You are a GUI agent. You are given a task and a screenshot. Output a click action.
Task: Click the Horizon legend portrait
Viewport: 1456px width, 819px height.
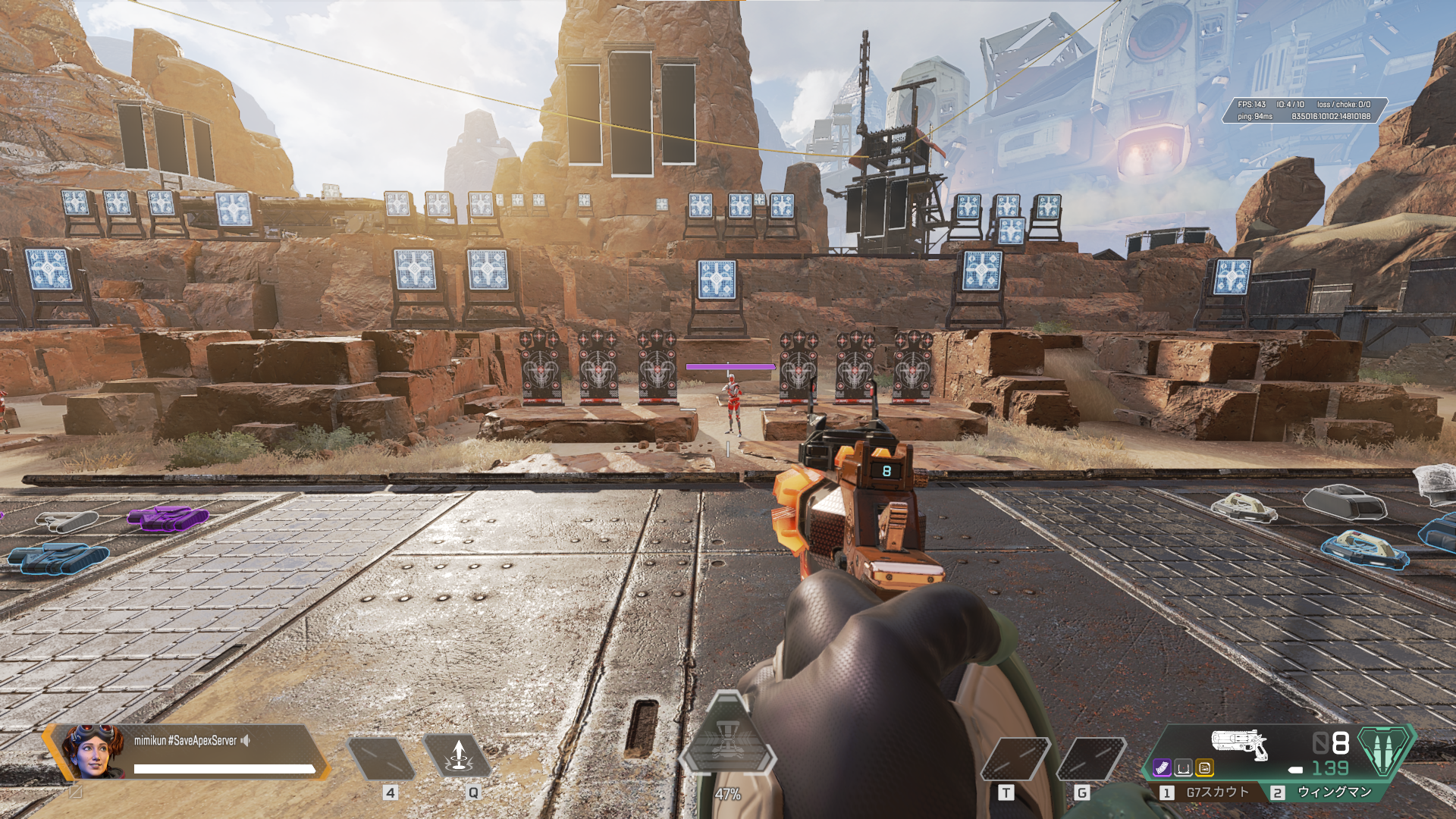93,751
